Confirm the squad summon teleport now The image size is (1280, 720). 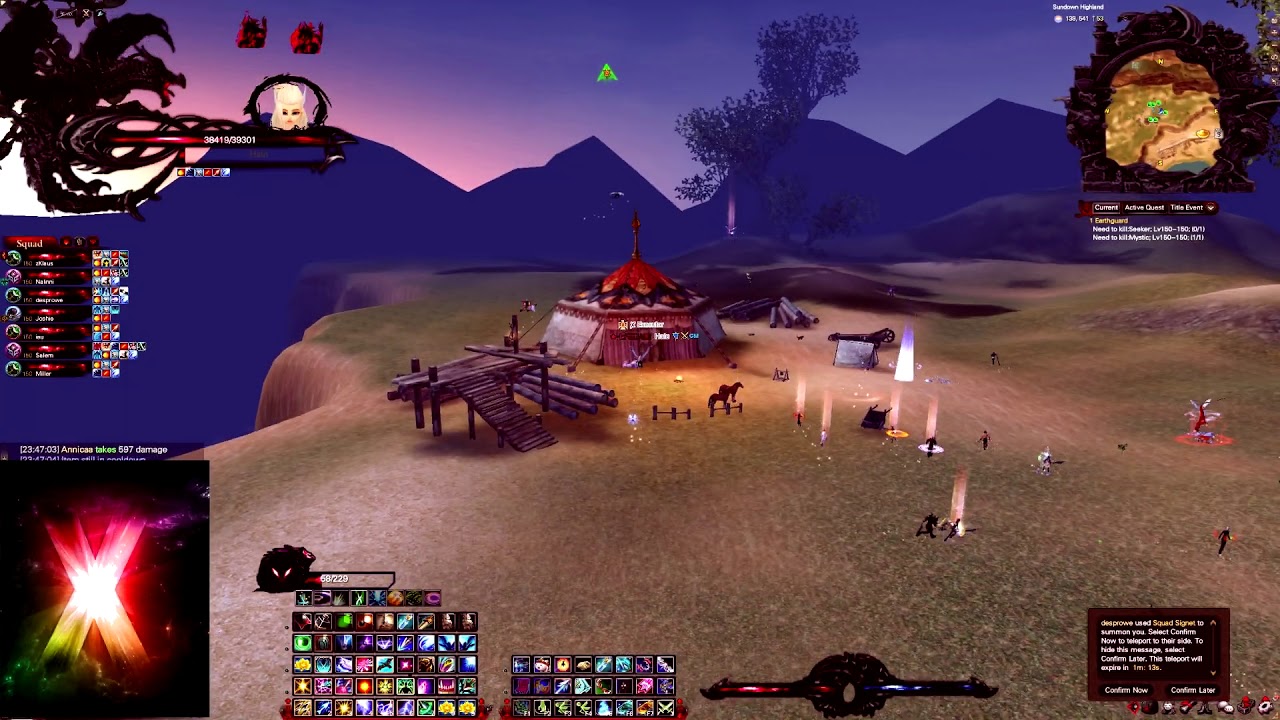[1126, 690]
